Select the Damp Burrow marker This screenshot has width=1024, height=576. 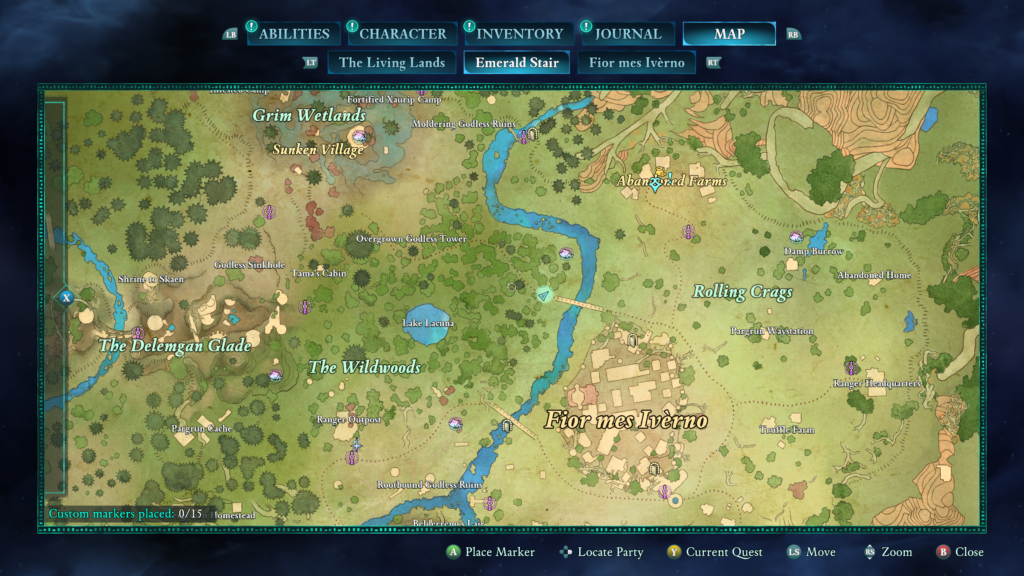coord(796,238)
